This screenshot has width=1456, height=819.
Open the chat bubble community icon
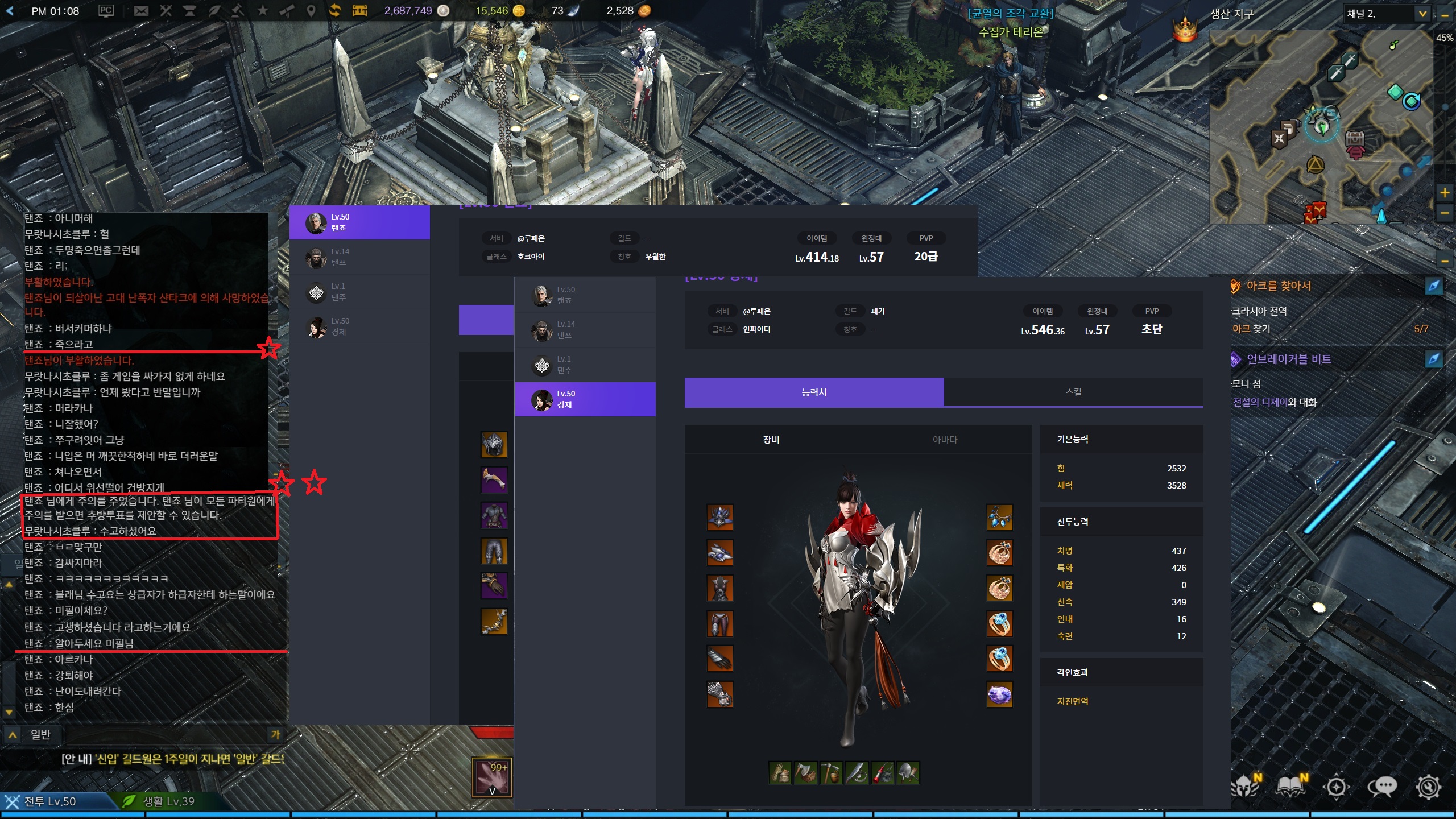click(1382, 787)
